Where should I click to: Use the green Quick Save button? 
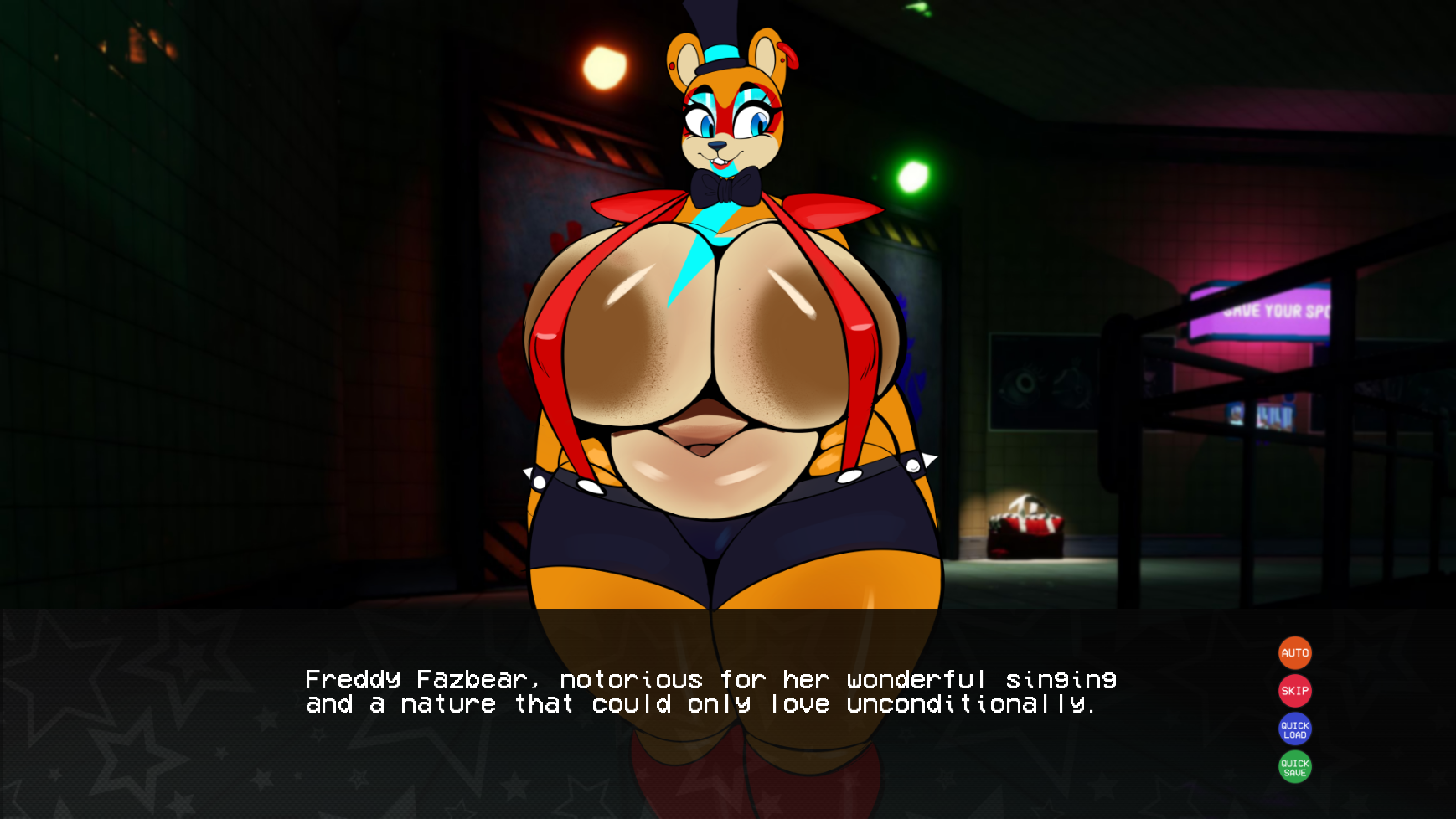point(1294,767)
